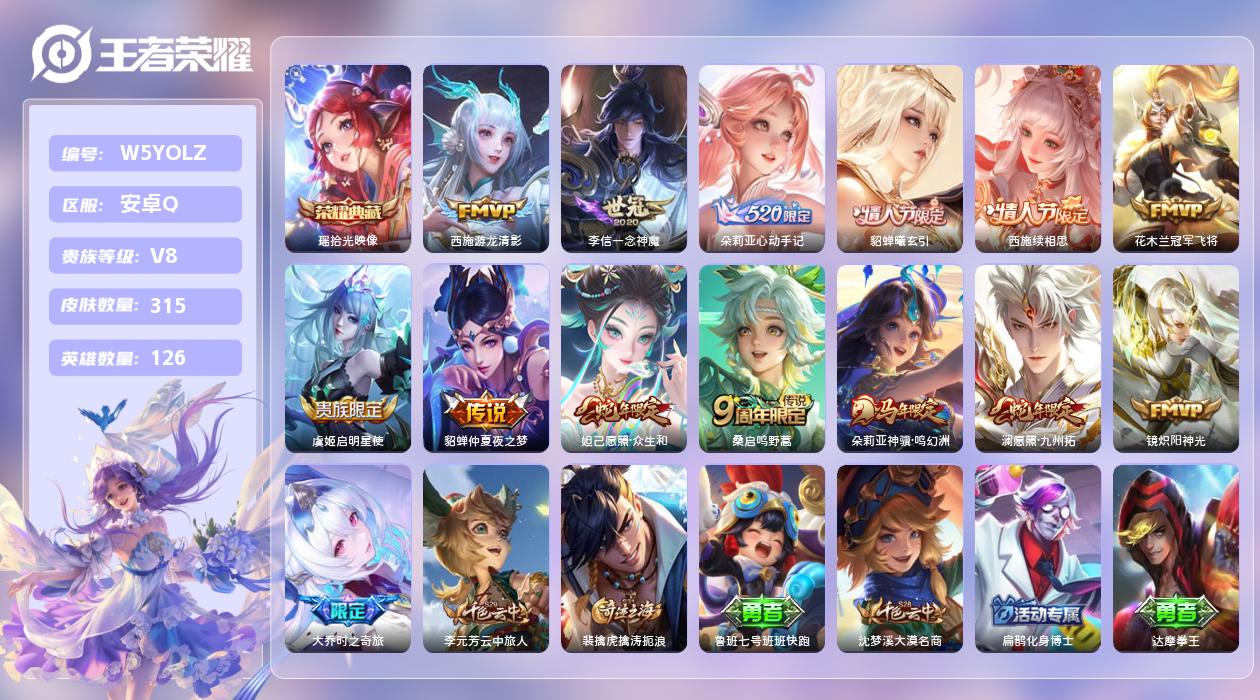Image resolution: width=1260 pixels, height=700 pixels.
Task: Click the 裴擒虎擒涛扼浪 skin card
Action: (x=624, y=558)
